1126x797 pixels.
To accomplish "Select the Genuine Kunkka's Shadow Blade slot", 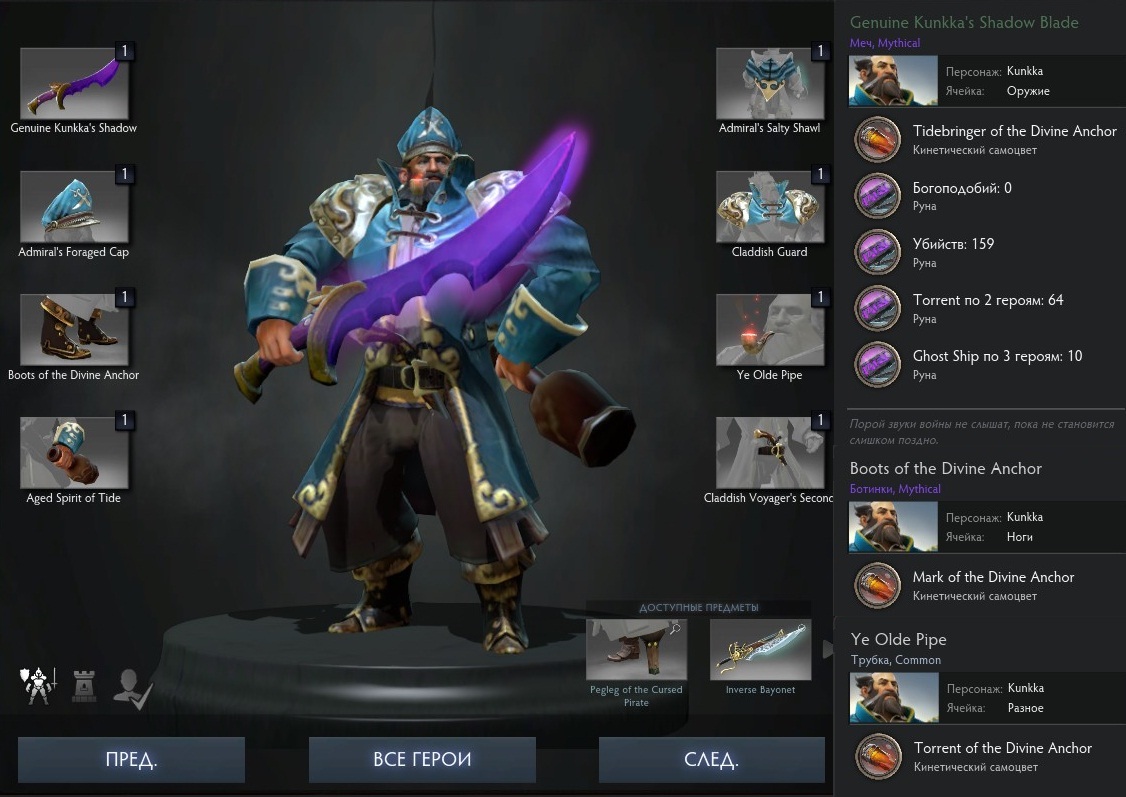I will tap(74, 84).
